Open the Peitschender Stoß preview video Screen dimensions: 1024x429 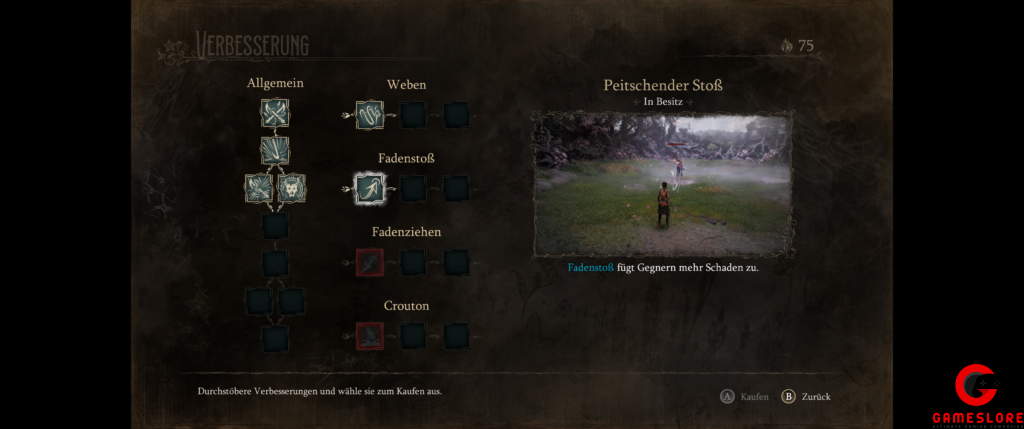tap(661, 183)
